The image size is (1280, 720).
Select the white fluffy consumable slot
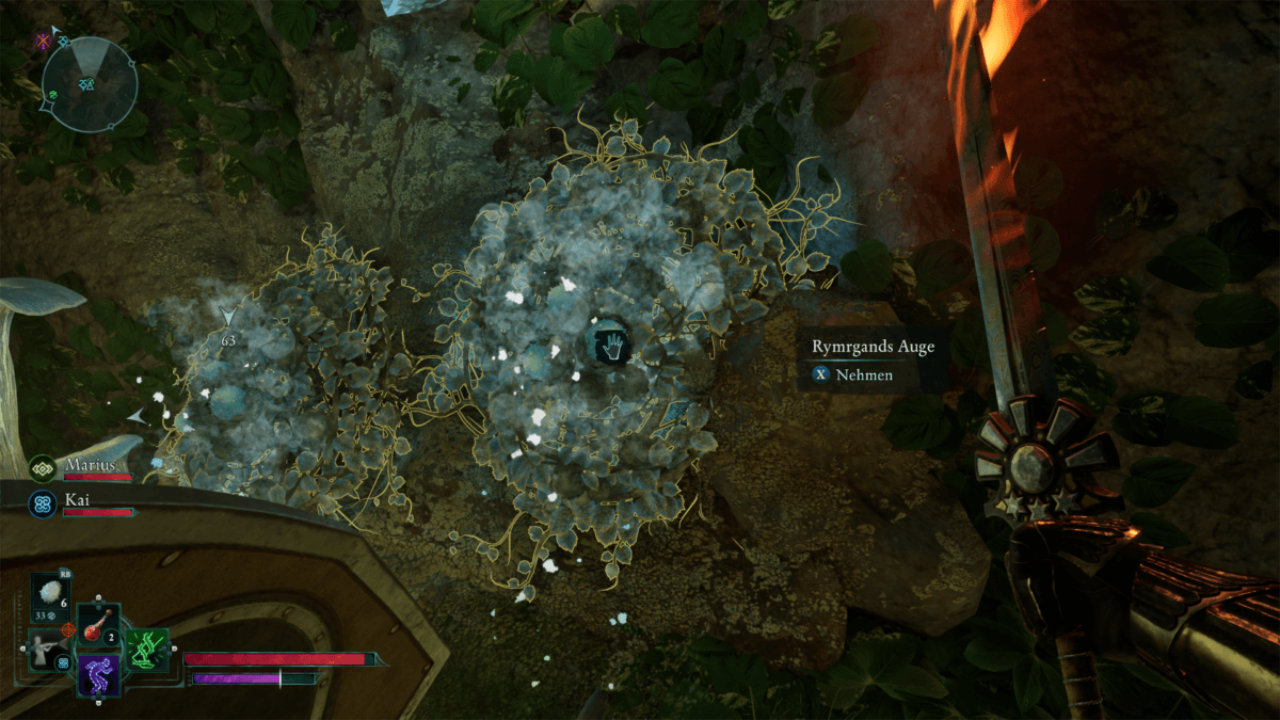(x=48, y=593)
